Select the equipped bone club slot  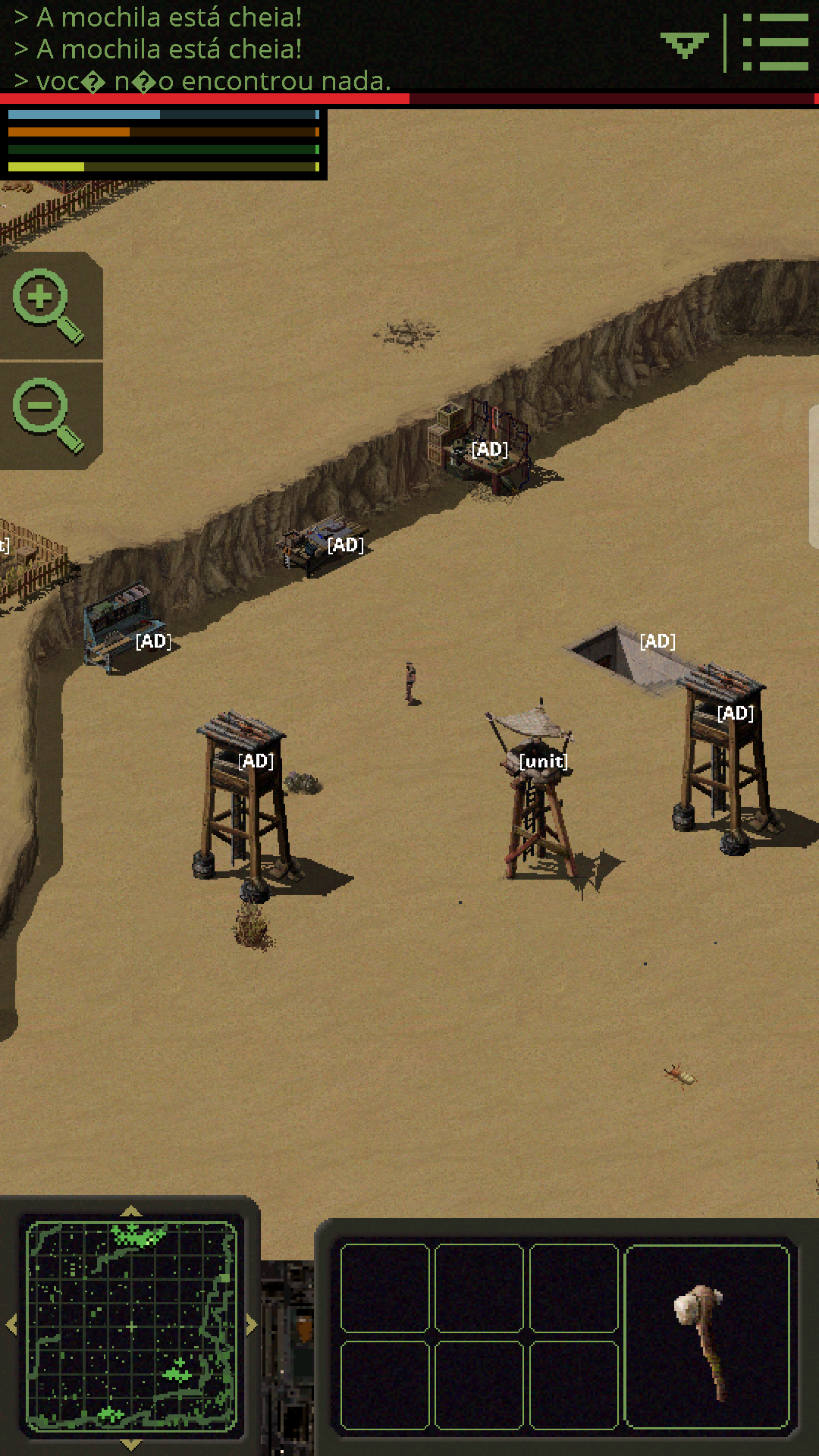[x=707, y=1336]
